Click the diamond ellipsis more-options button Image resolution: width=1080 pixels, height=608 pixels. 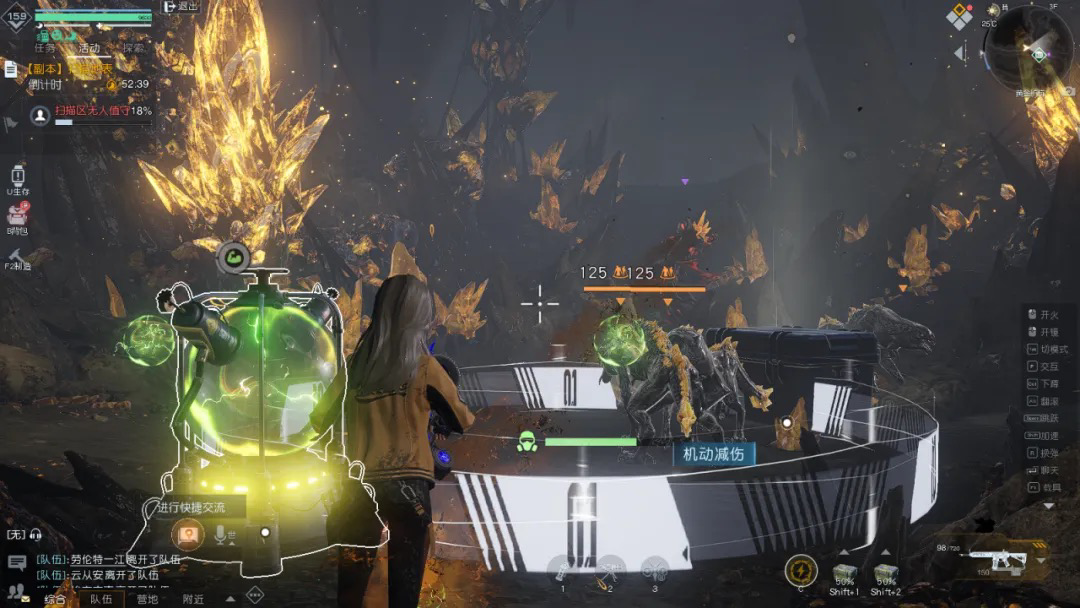point(254,594)
